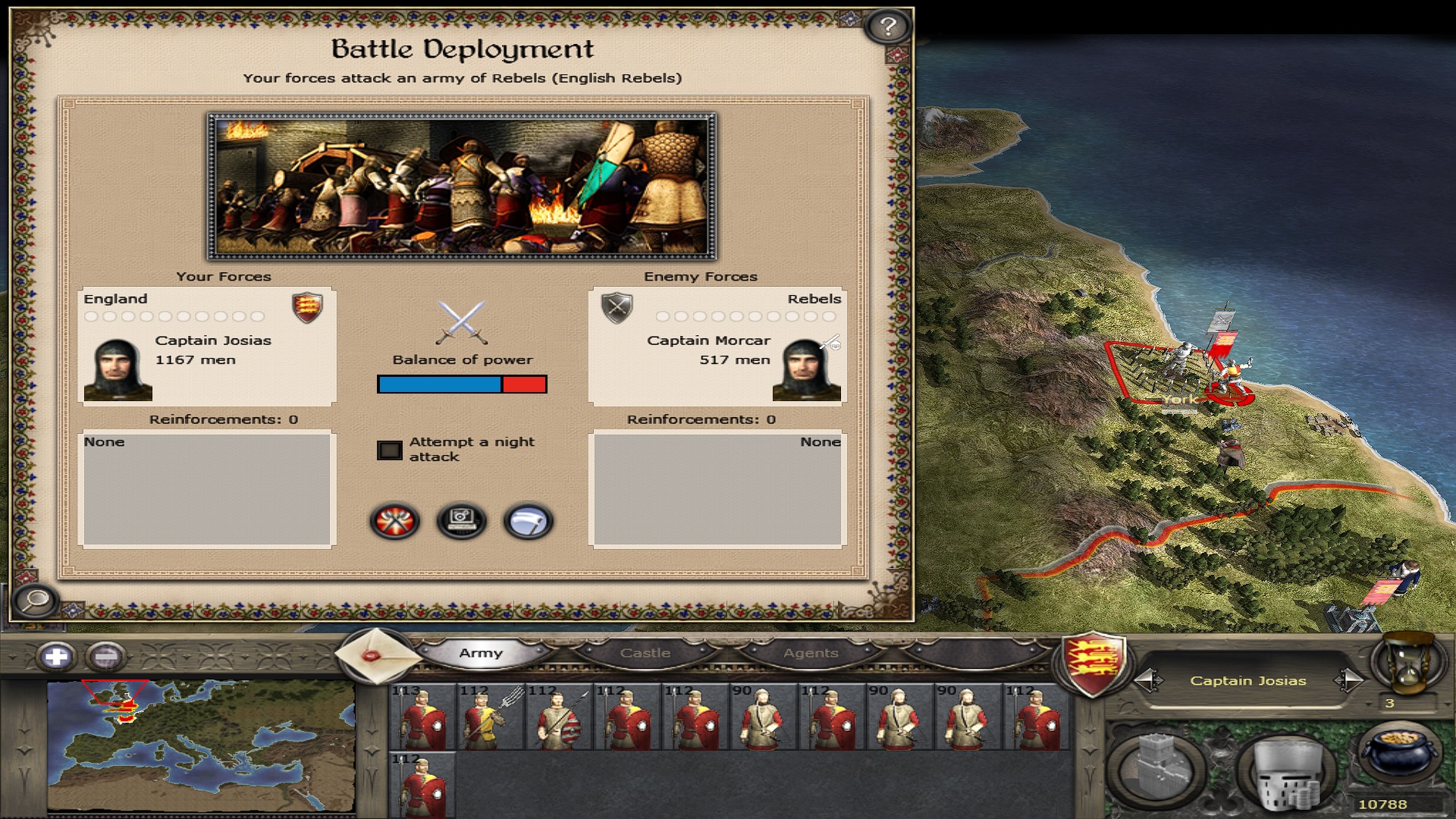Open the castle construction button

click(x=1156, y=767)
